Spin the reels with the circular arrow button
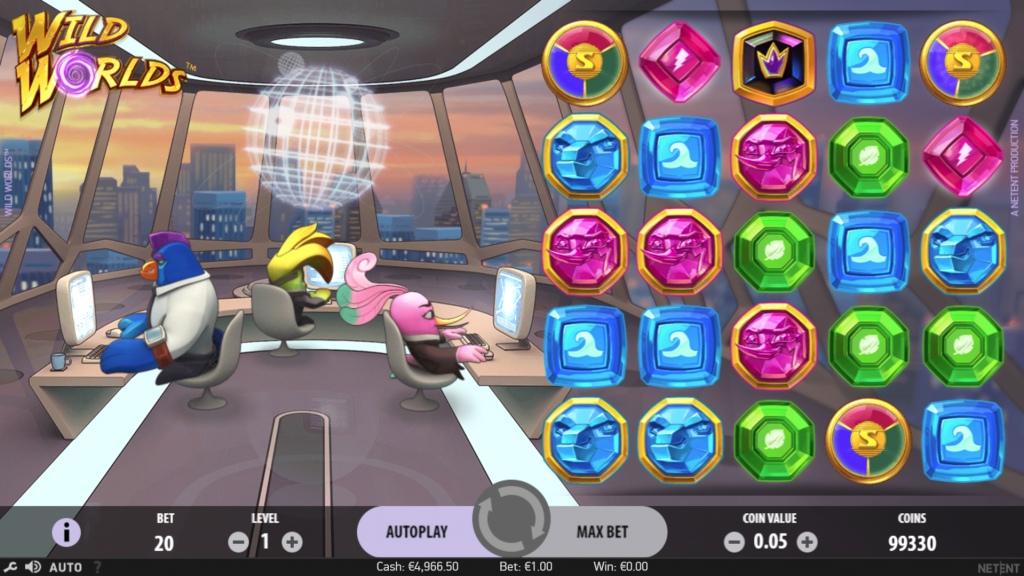 click(x=512, y=520)
